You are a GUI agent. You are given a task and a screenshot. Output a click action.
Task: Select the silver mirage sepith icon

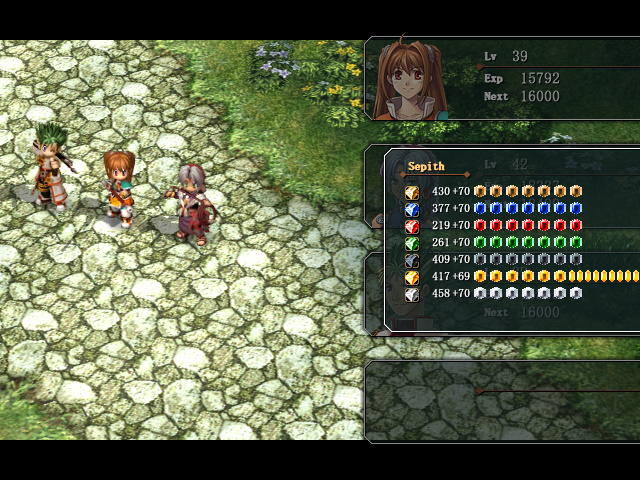(411, 294)
